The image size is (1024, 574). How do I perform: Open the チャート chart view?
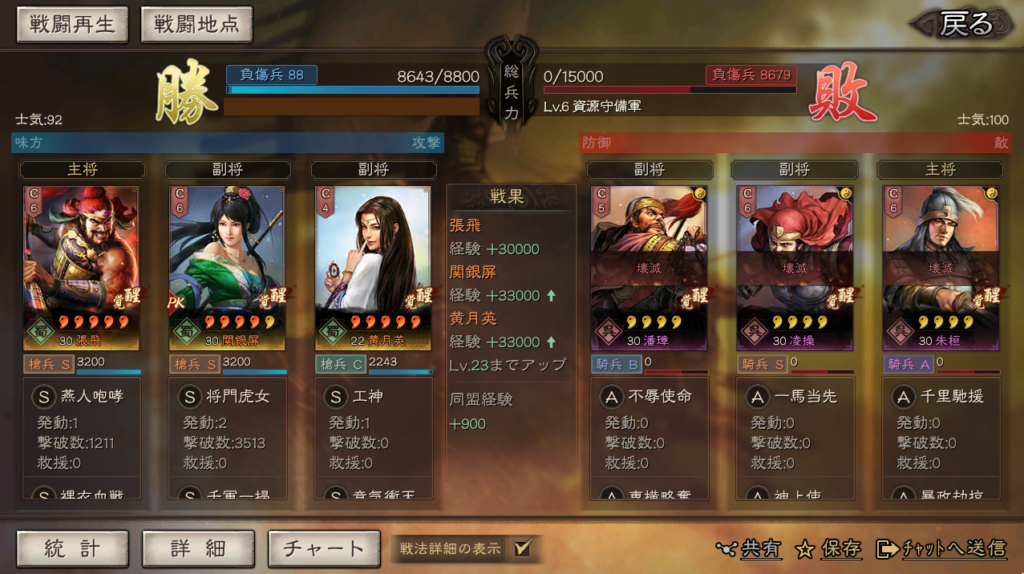[323, 548]
